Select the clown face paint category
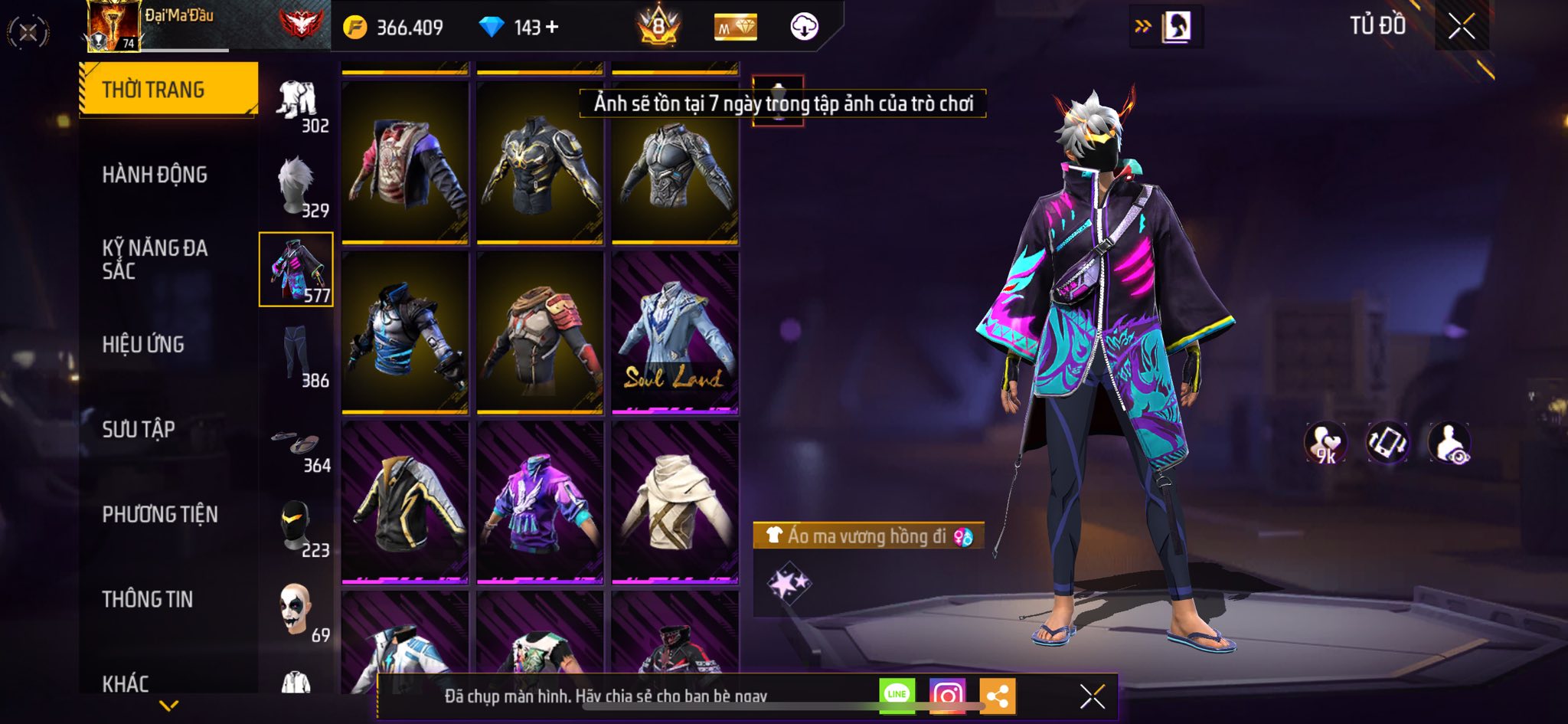 [297, 611]
